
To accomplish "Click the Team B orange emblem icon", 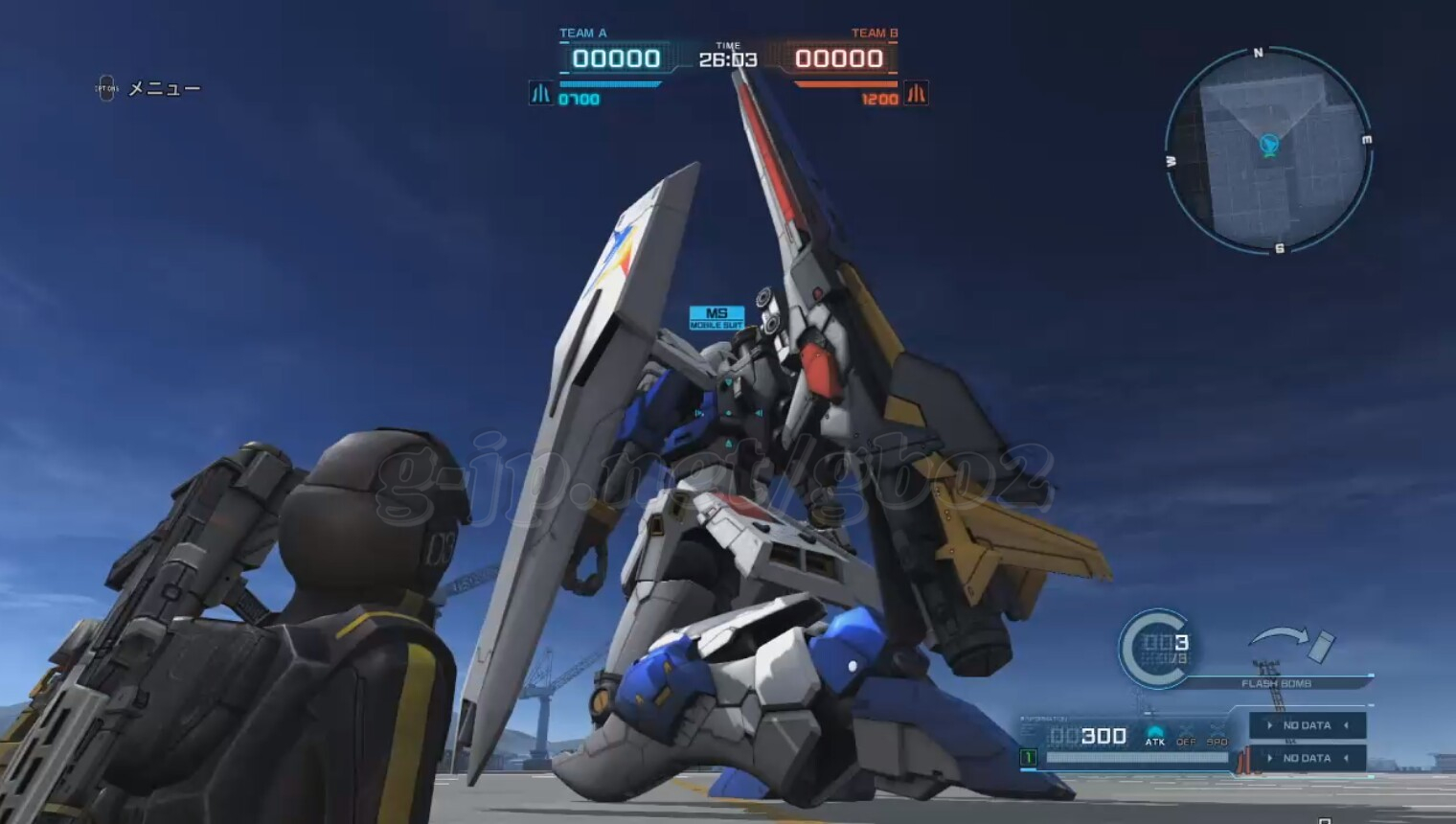I will (x=917, y=94).
